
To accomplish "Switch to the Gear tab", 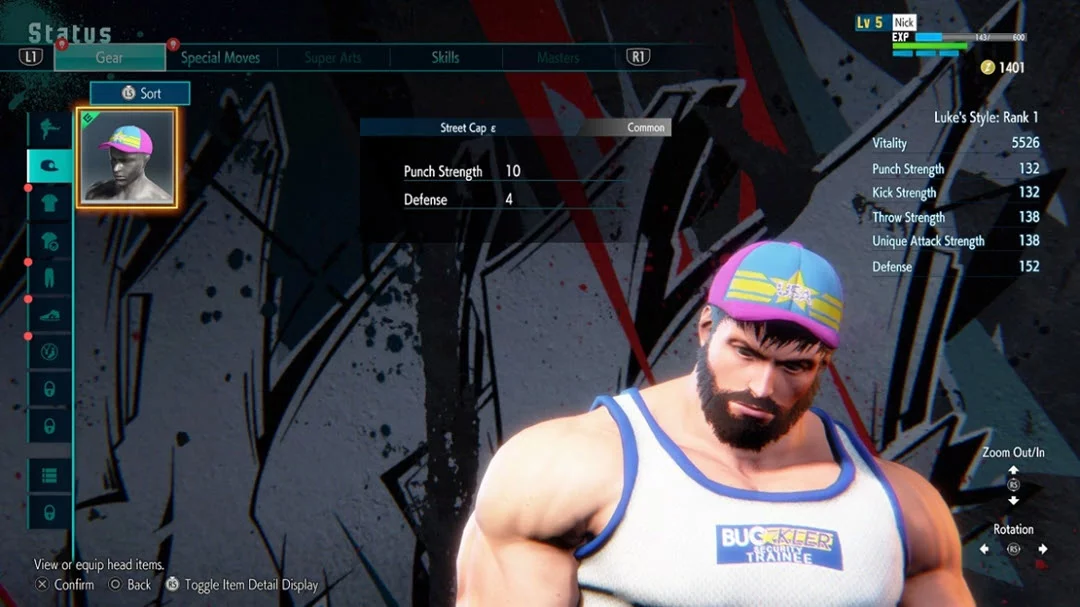I will click(109, 58).
